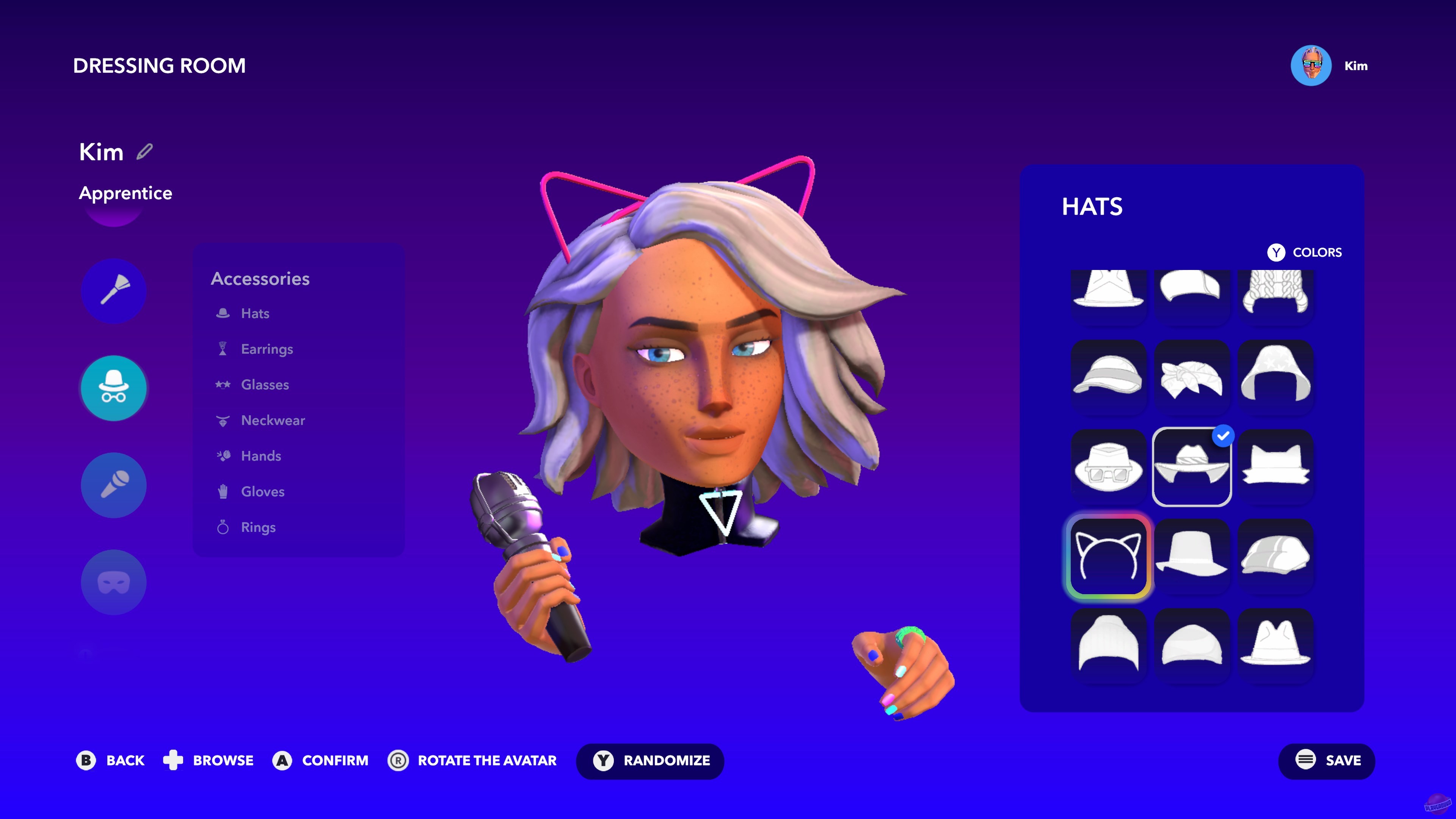
Task: Select Rings in the Accessories menu
Action: tap(258, 527)
